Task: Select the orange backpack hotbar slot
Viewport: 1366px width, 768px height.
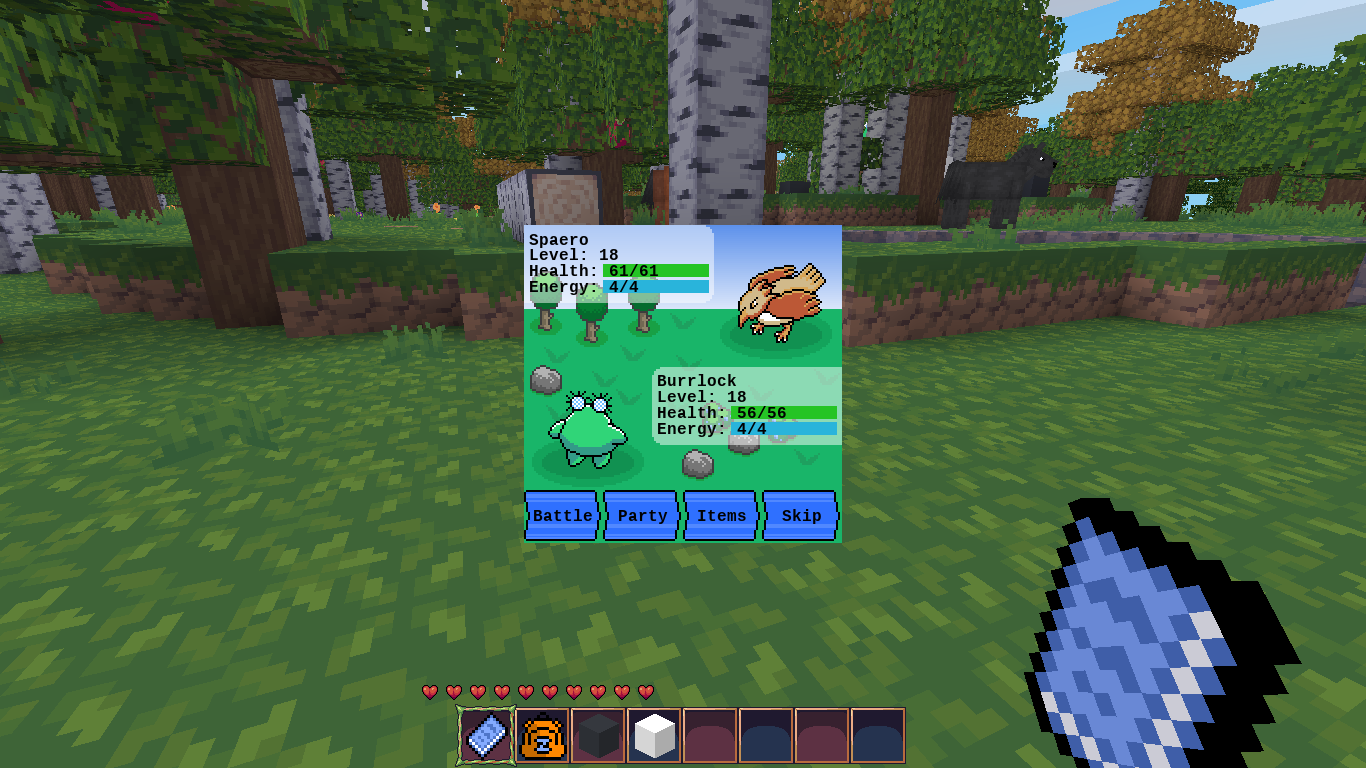Action: click(x=543, y=736)
